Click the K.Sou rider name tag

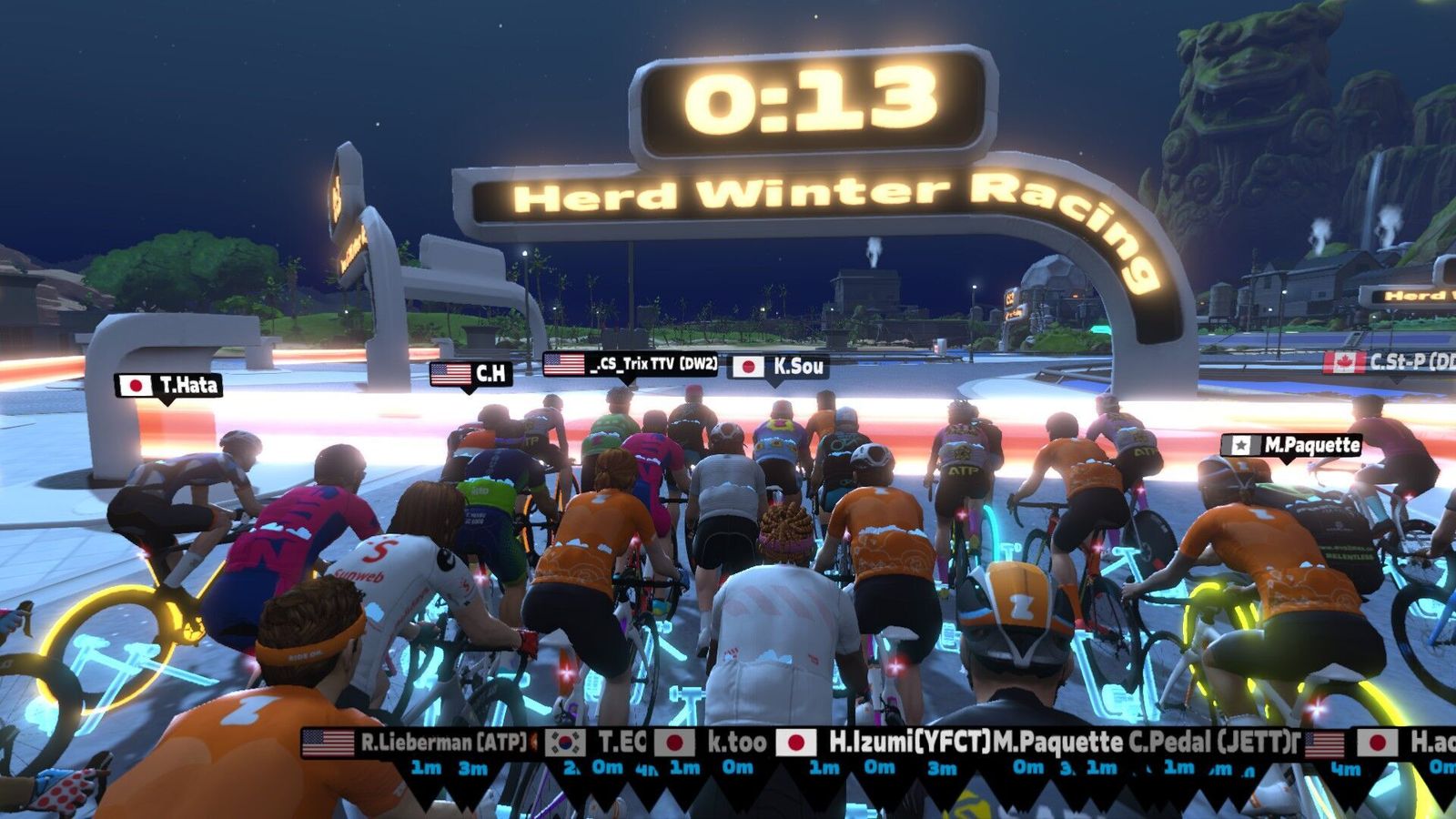[x=780, y=366]
